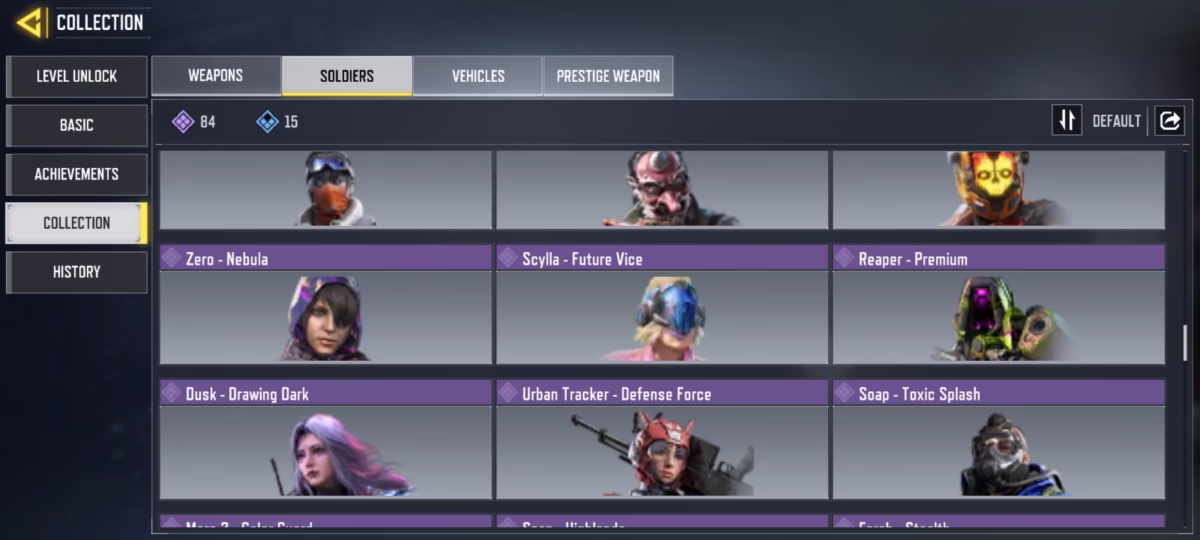Choose the Soap - Toxic Splash card

(998, 440)
